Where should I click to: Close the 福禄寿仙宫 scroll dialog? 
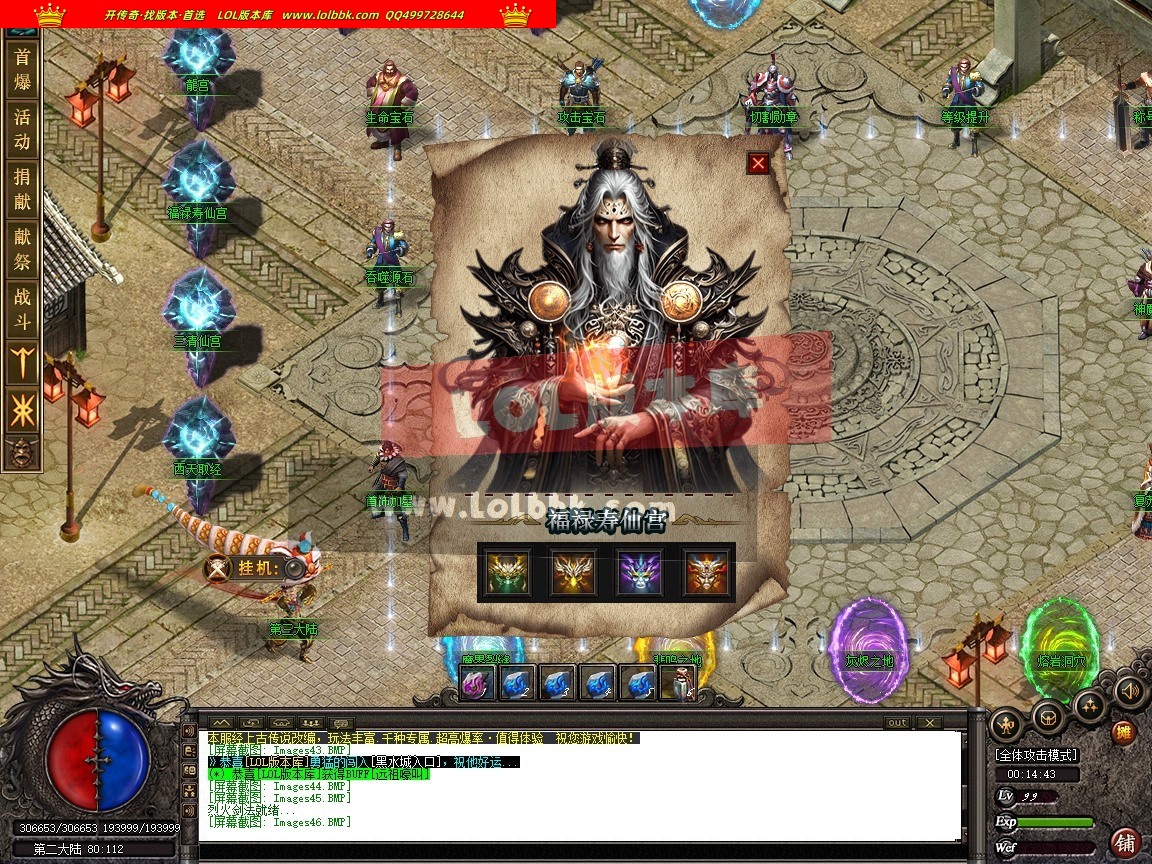(x=758, y=163)
